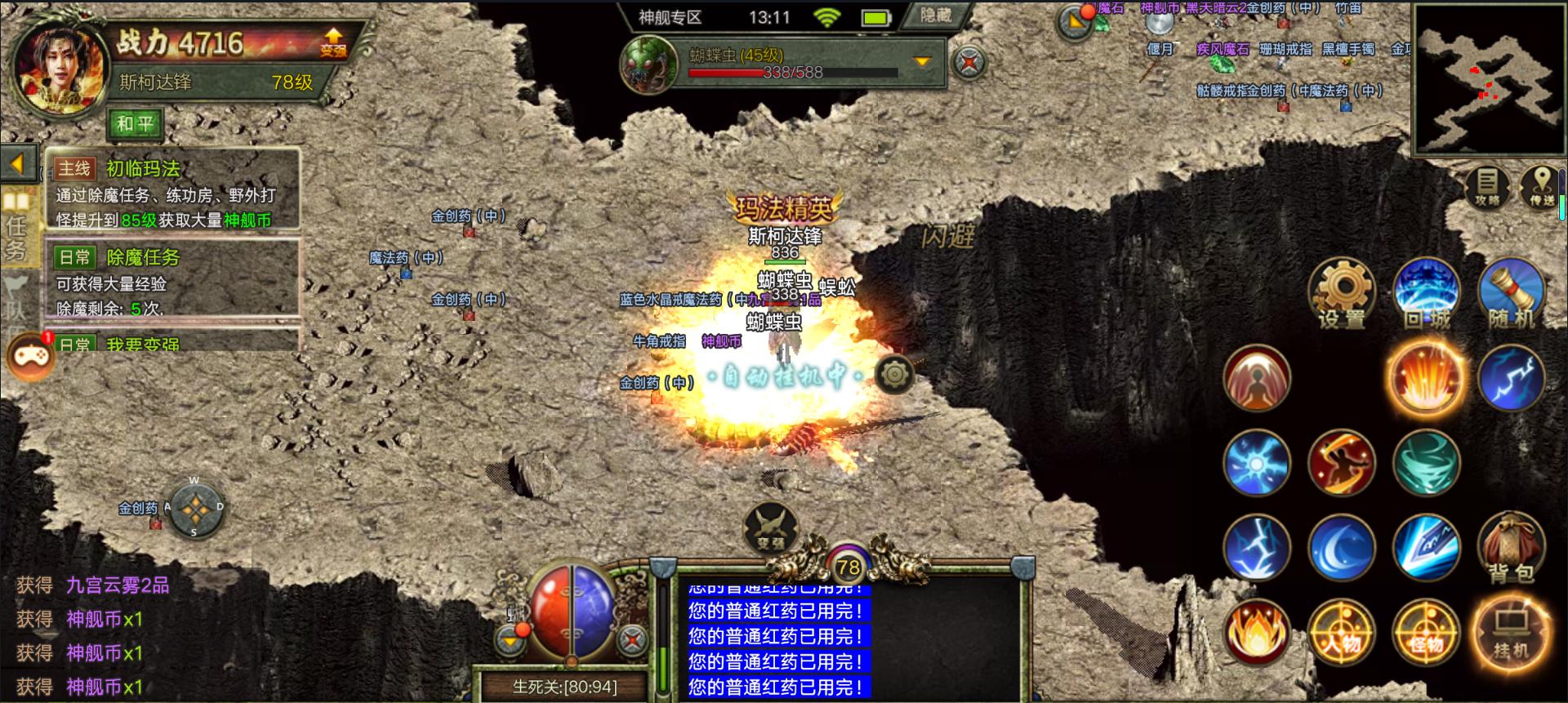Open the 背包 bag inventory

(1510, 548)
